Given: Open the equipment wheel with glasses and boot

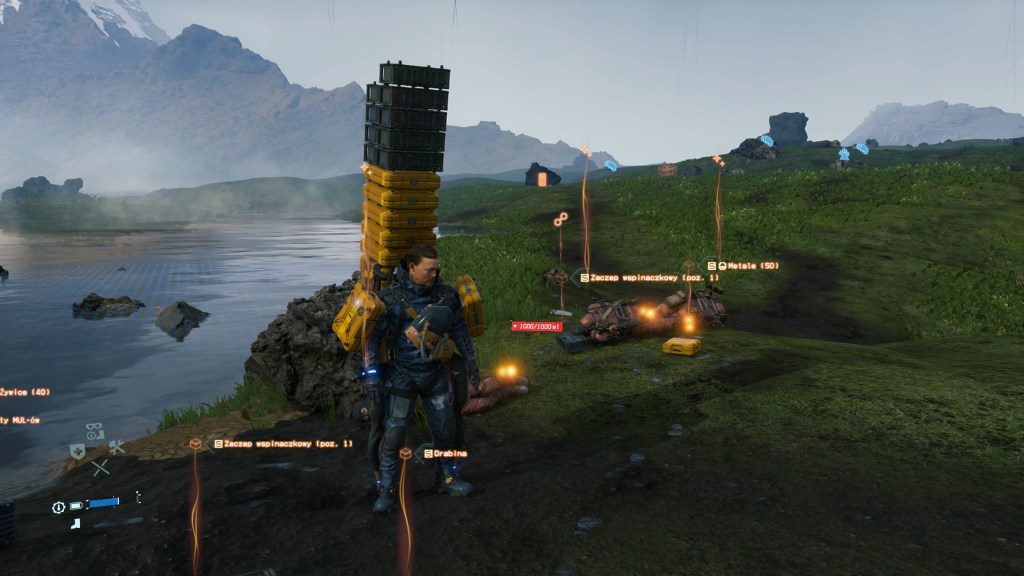Looking at the screenshot, I should coord(94,432).
